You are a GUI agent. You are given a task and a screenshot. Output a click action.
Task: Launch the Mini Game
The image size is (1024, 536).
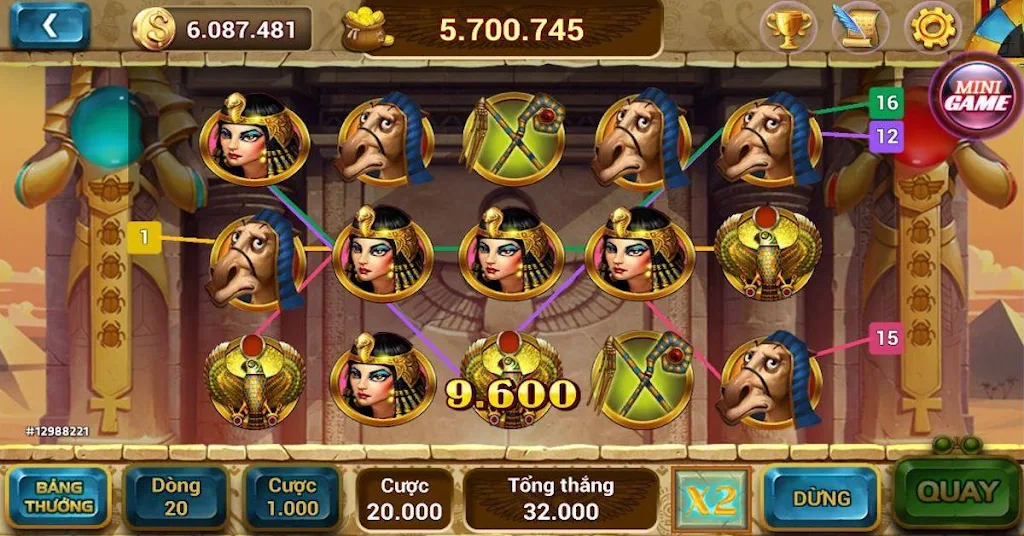[976, 95]
